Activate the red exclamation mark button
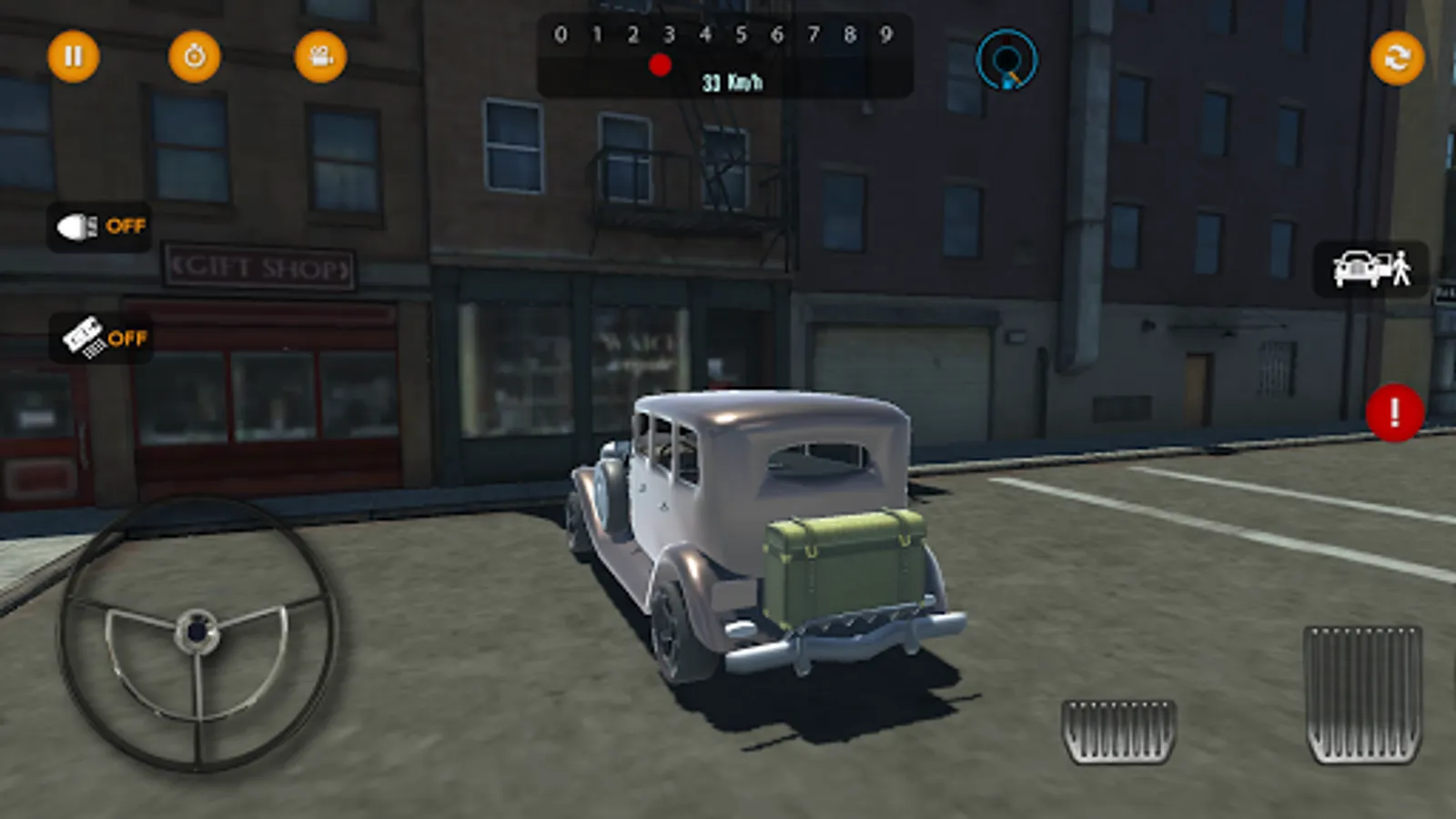 (x=1394, y=413)
